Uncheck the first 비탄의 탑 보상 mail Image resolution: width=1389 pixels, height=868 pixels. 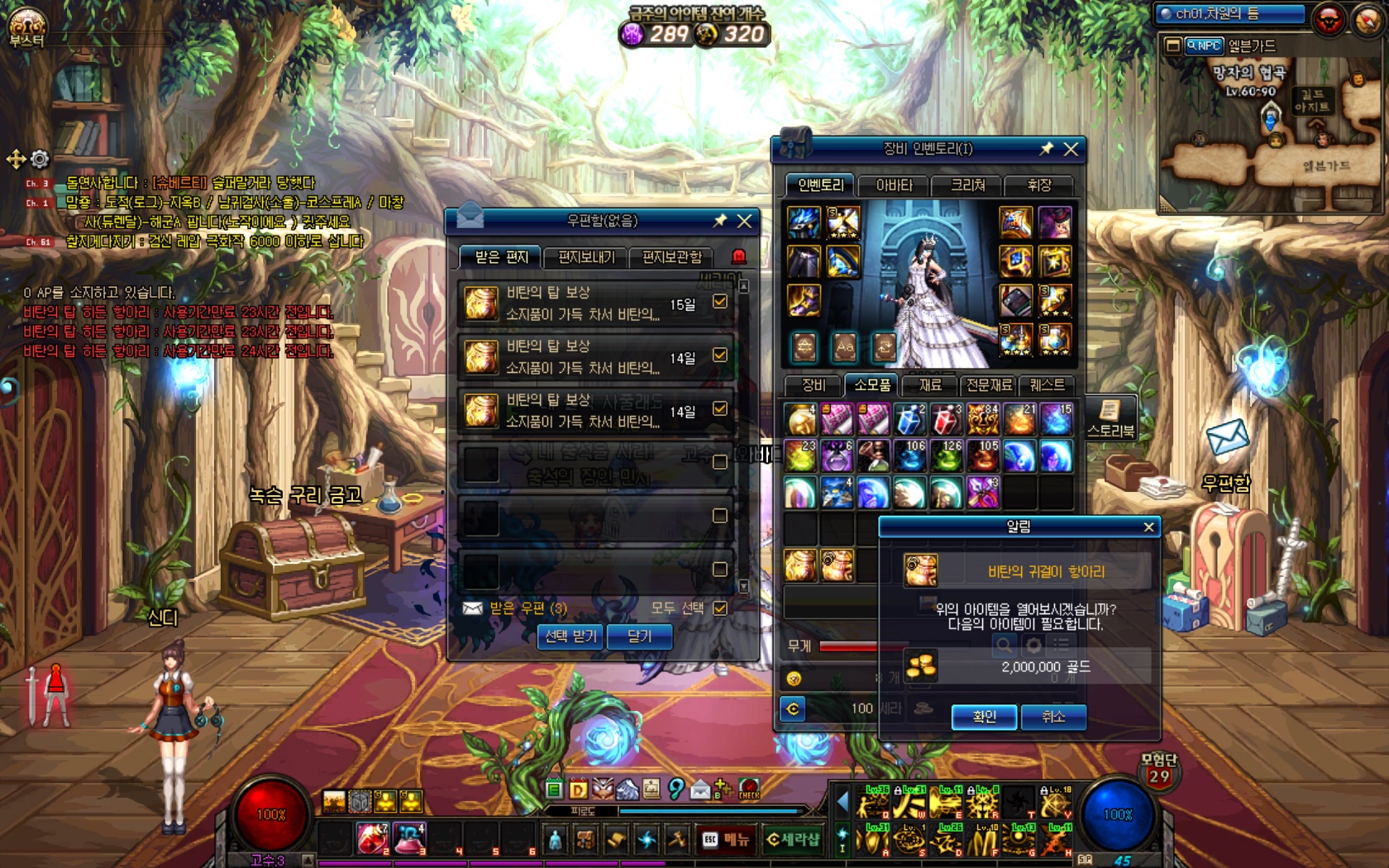[720, 302]
